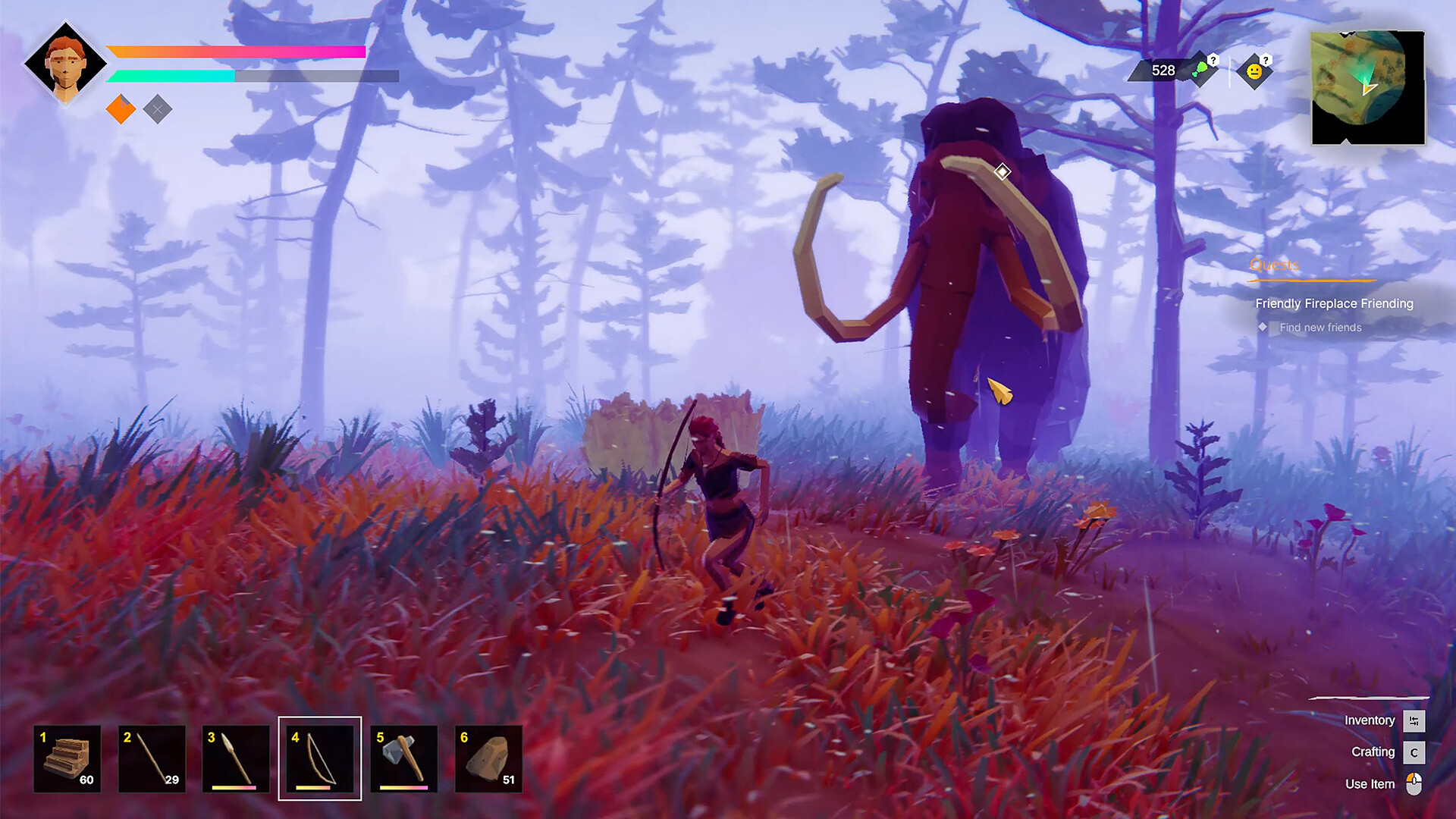
Task: Select the bow in hotbar slot 4
Action: pos(320,758)
